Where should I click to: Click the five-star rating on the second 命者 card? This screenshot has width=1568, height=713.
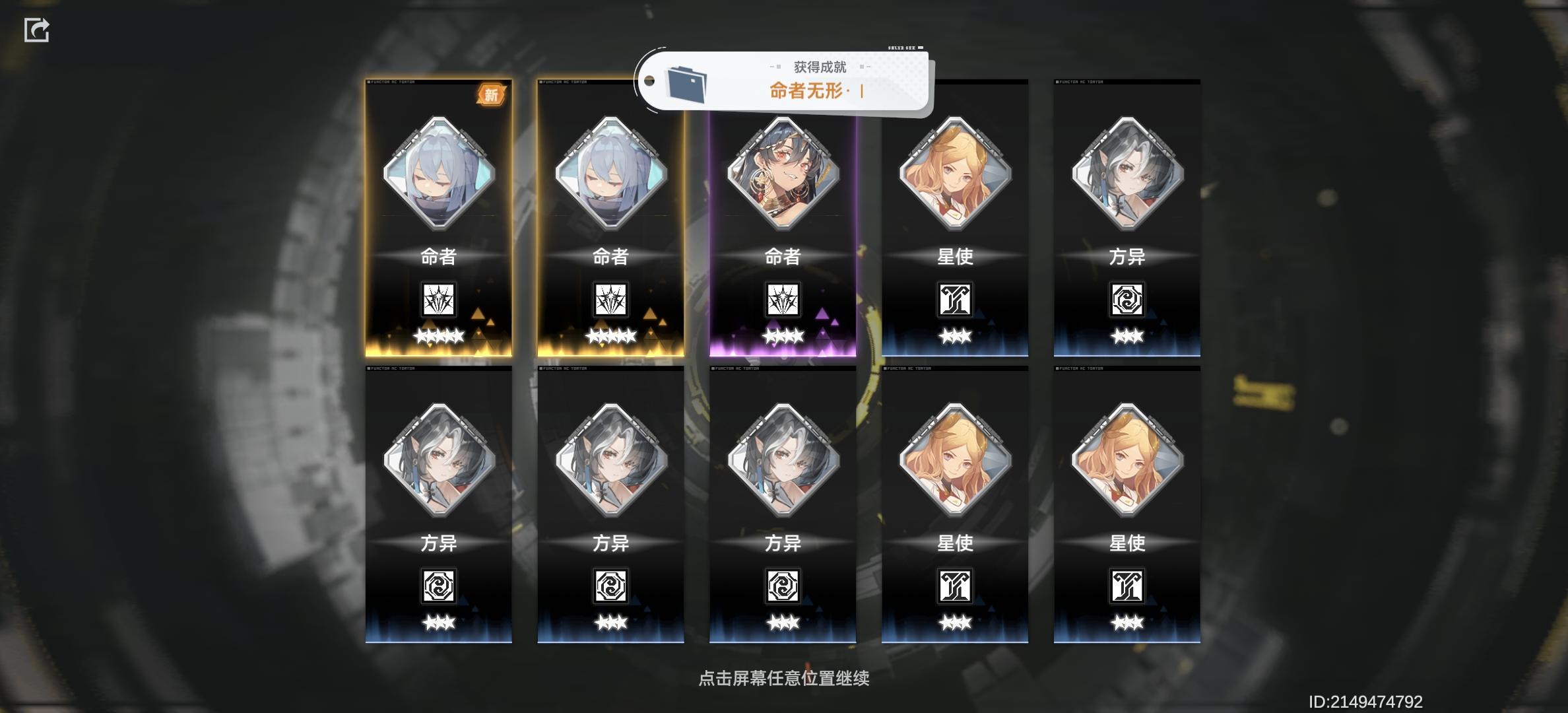point(611,339)
